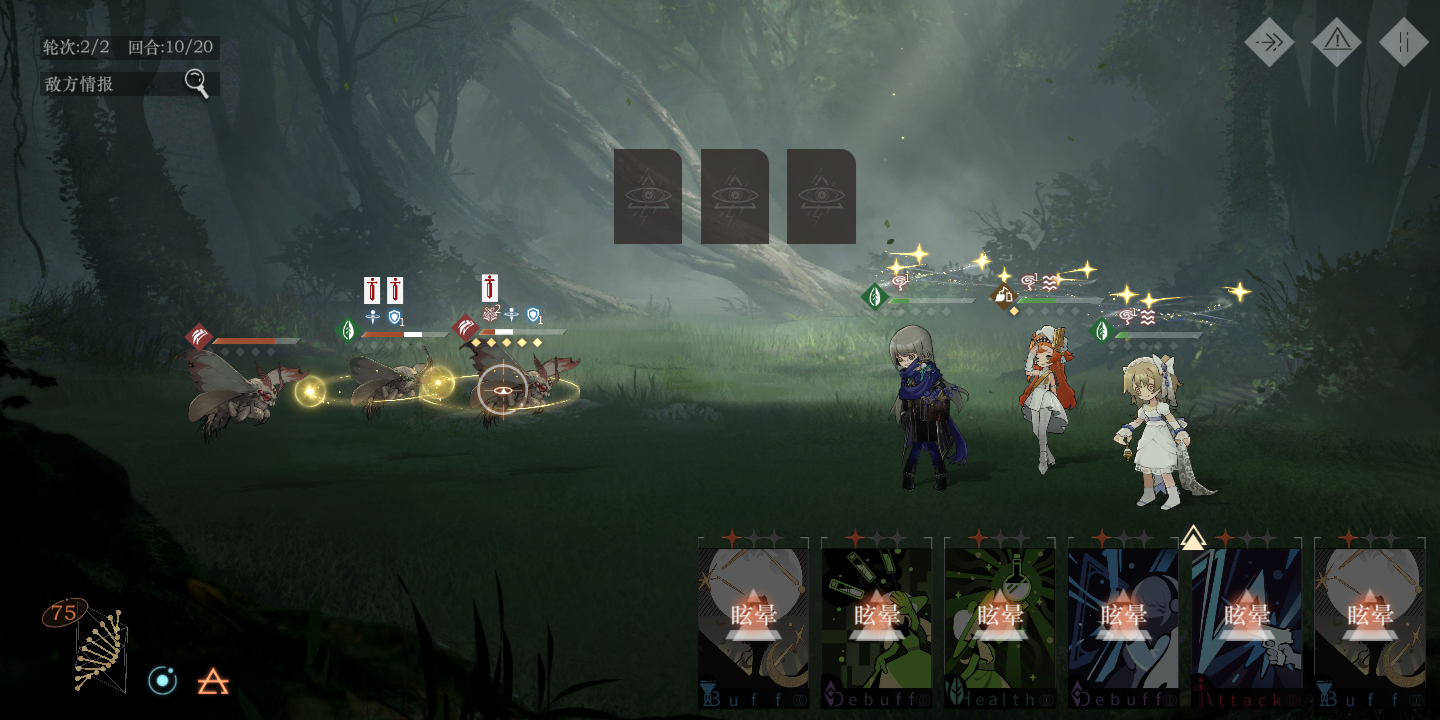This screenshot has height=720, width=1440.
Task: Tap the fast-forward arrow diamond button
Action: pyautogui.click(x=1269, y=42)
